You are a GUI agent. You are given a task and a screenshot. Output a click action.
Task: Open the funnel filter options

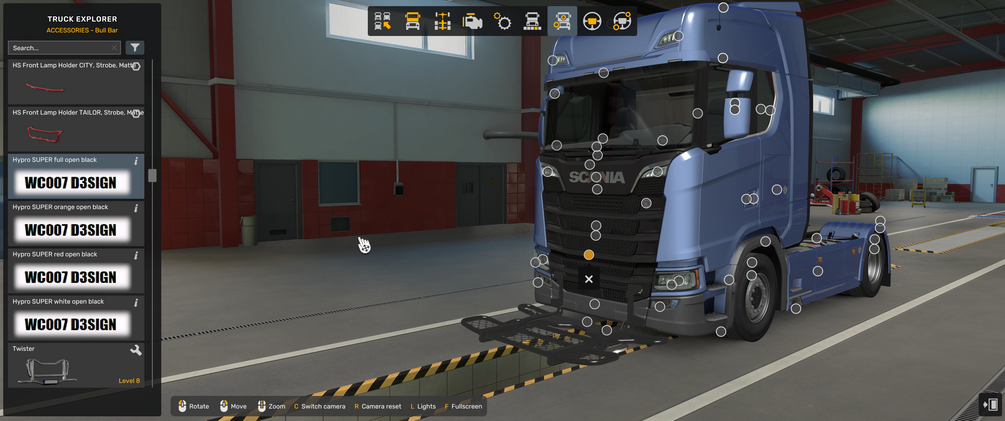tap(135, 48)
